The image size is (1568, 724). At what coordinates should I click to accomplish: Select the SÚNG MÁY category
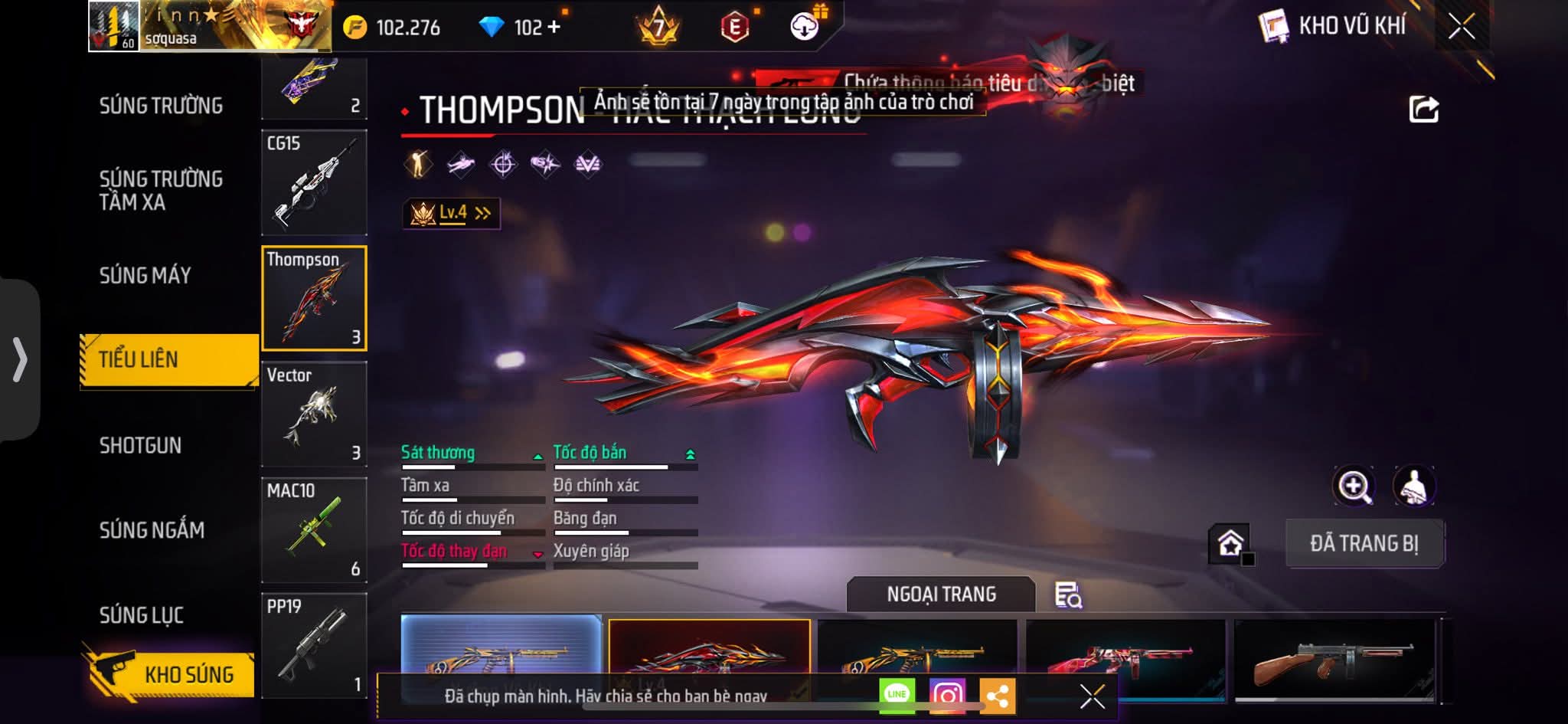[x=145, y=275]
